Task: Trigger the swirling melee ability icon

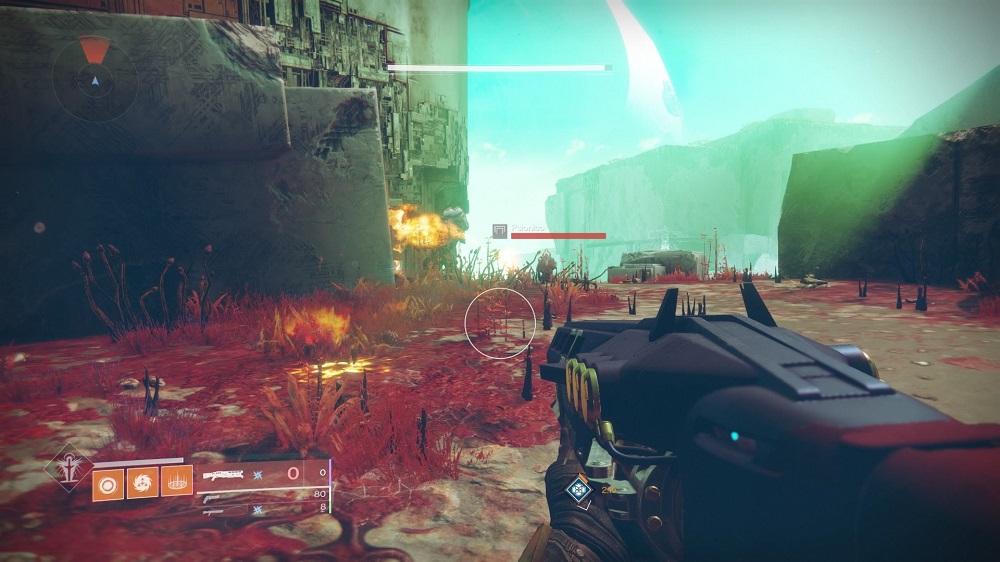Action: [x=142, y=484]
